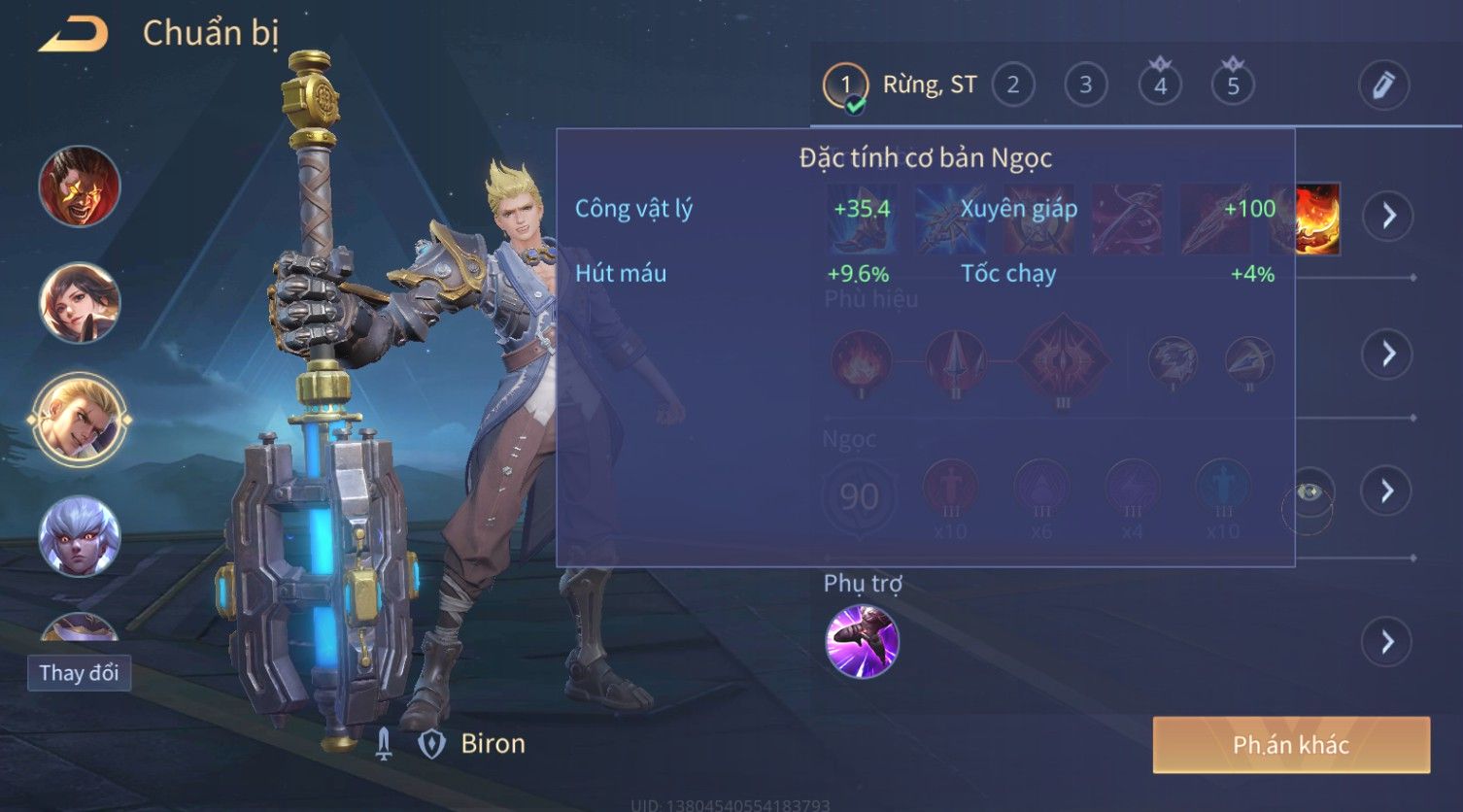The image size is (1463, 812).
Task: Open the equipment build details arrow
Action: pyautogui.click(x=1388, y=215)
